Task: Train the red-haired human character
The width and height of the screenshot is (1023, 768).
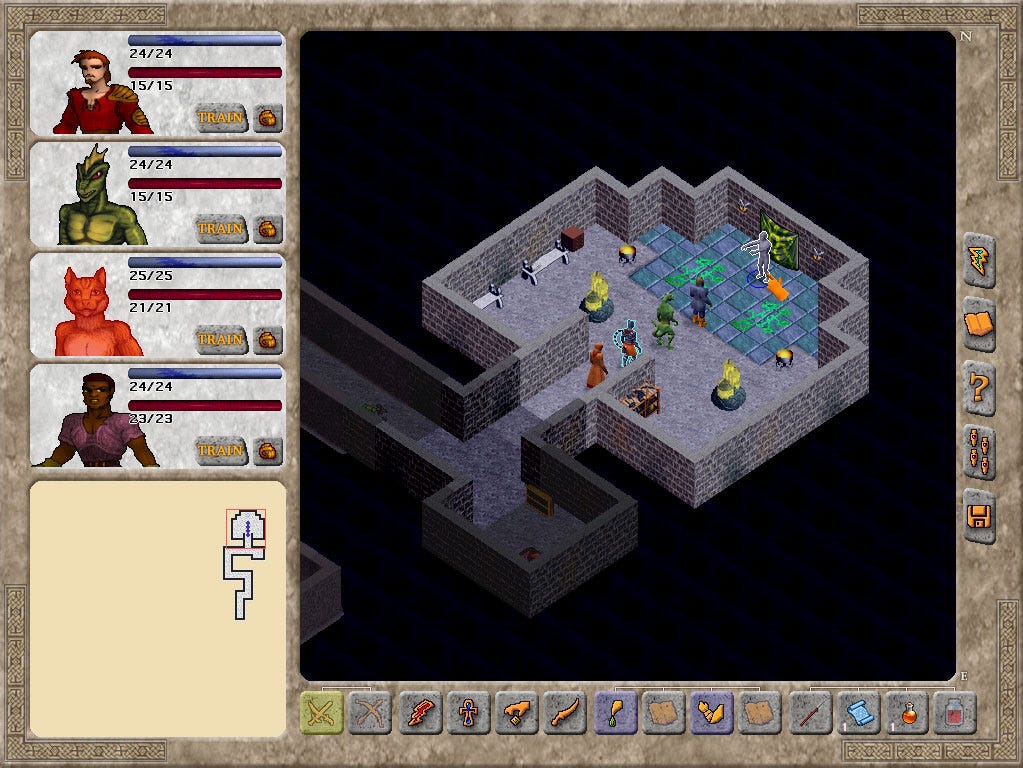Action: (220, 117)
